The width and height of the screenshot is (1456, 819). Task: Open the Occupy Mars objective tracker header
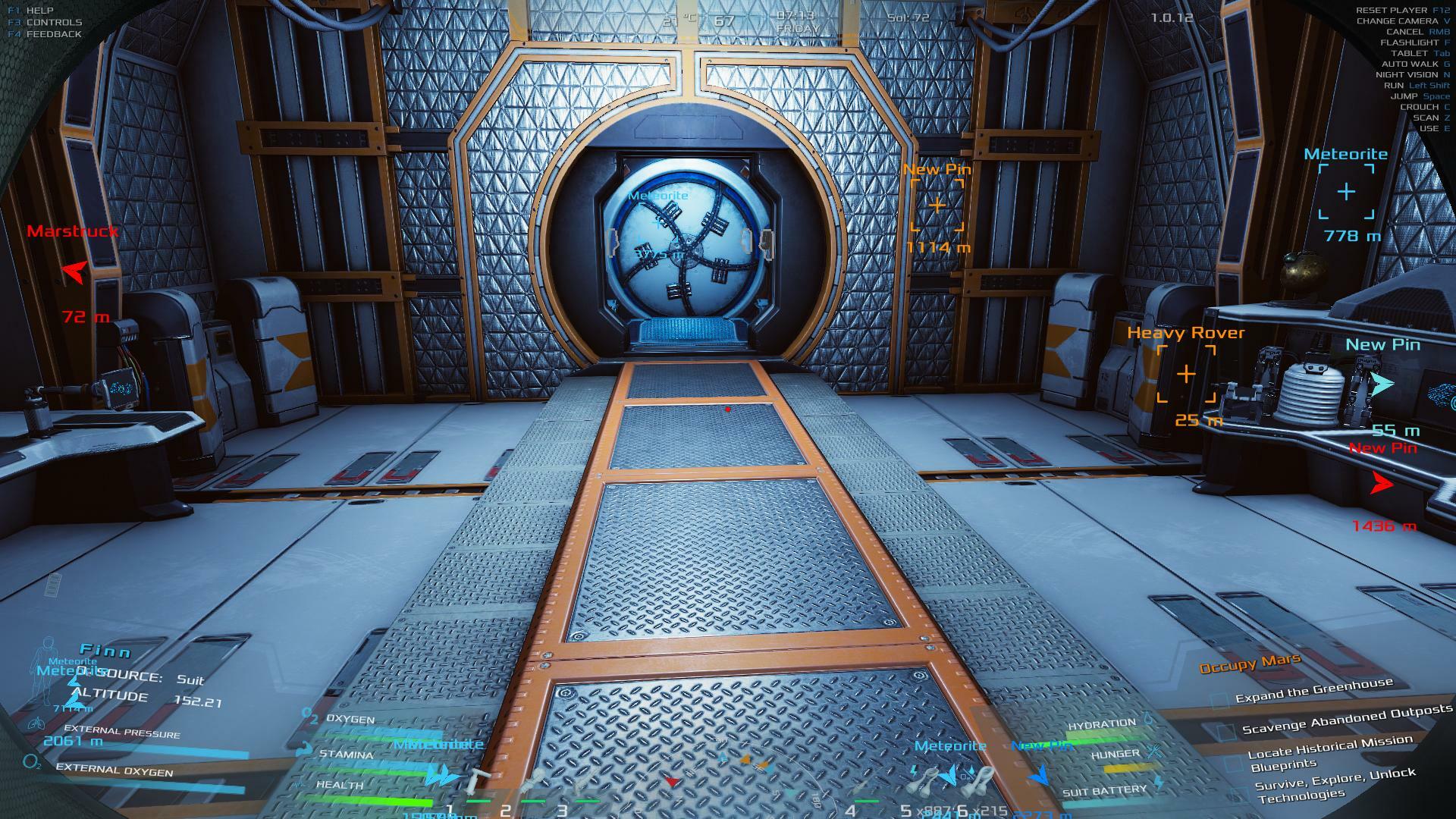[x=1250, y=664]
